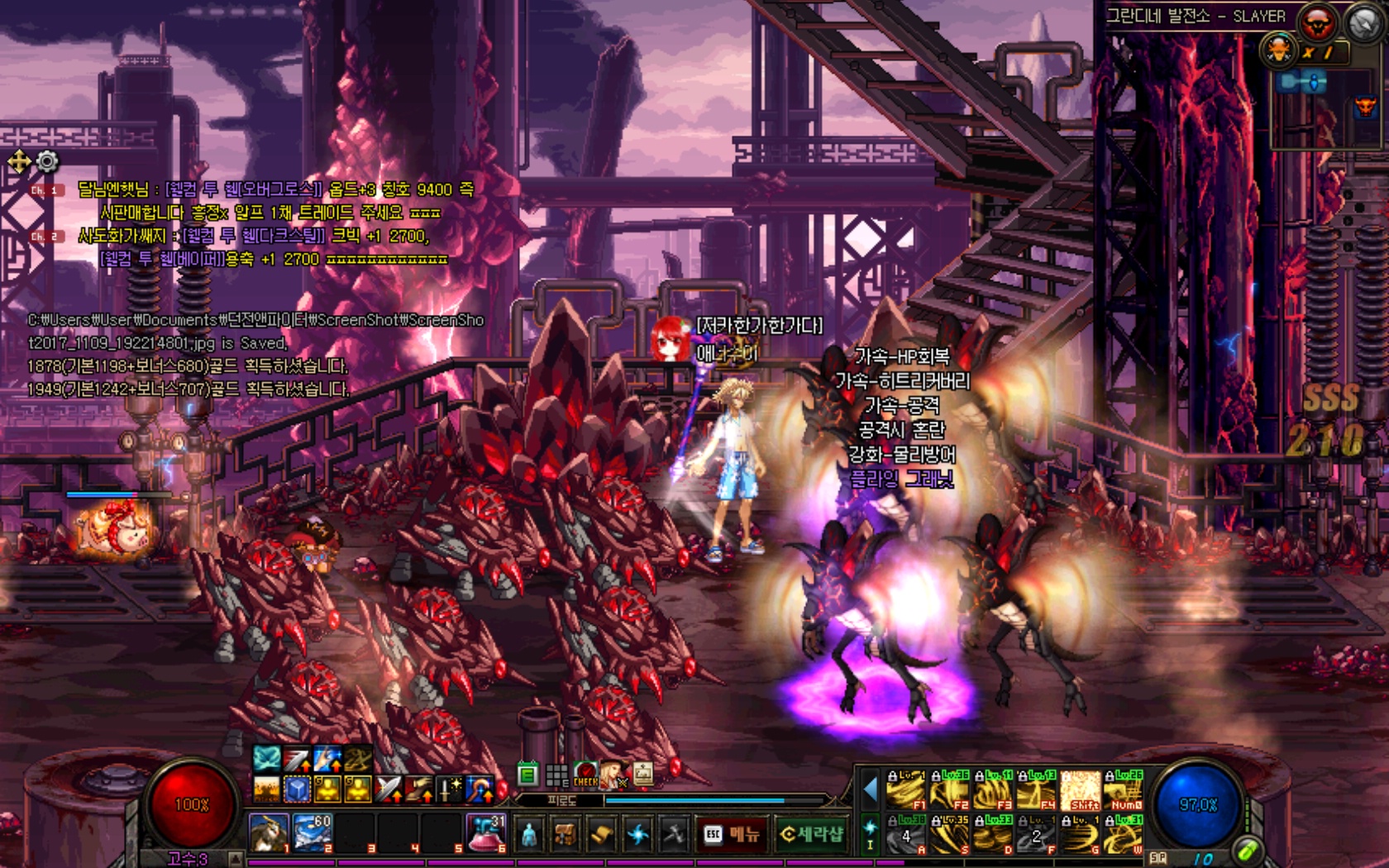Open the chat settings gear icon

[x=47, y=161]
